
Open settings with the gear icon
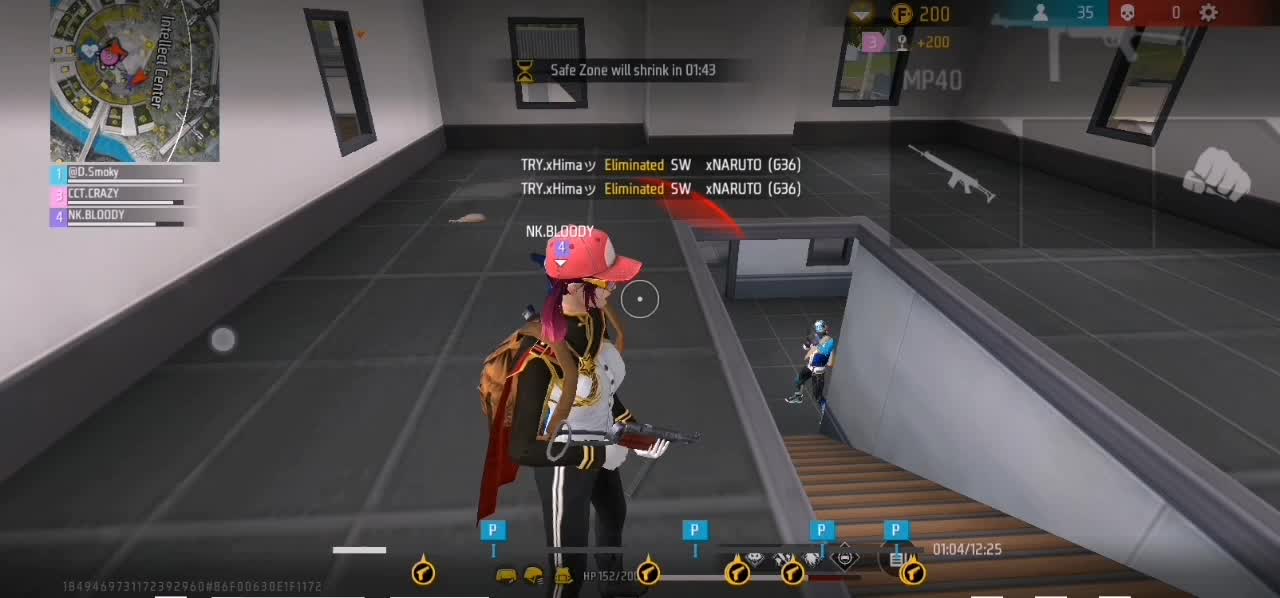click(1209, 13)
